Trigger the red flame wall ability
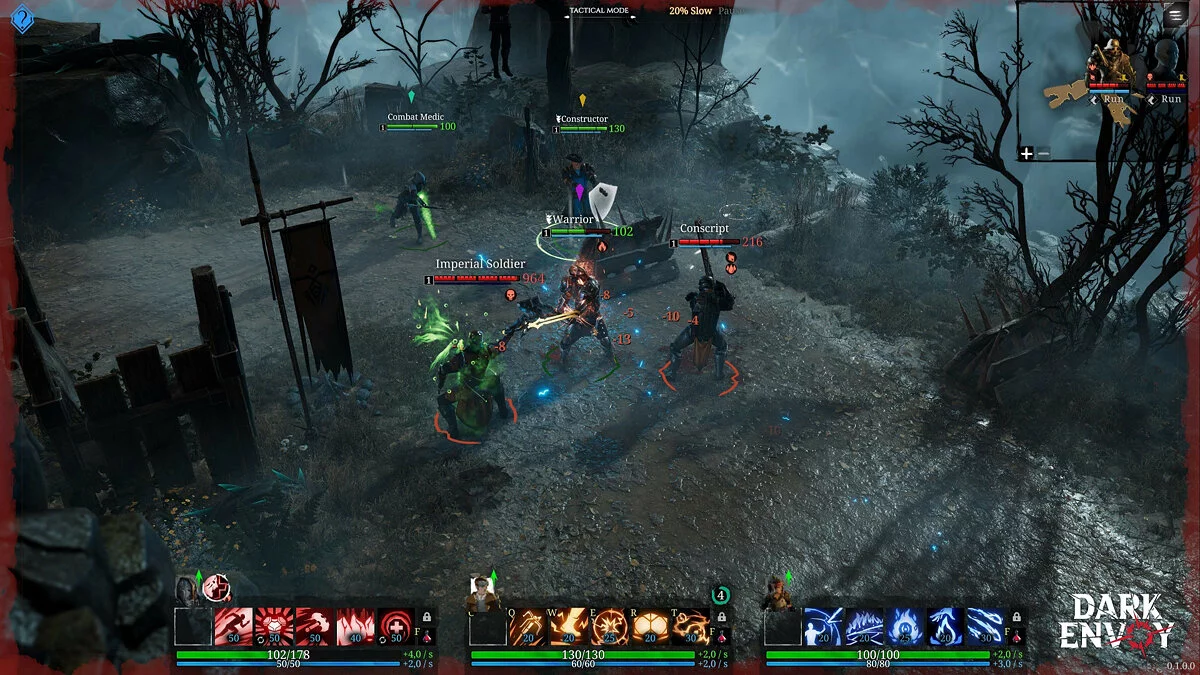Viewport: 1200px width, 675px height. 355,626
